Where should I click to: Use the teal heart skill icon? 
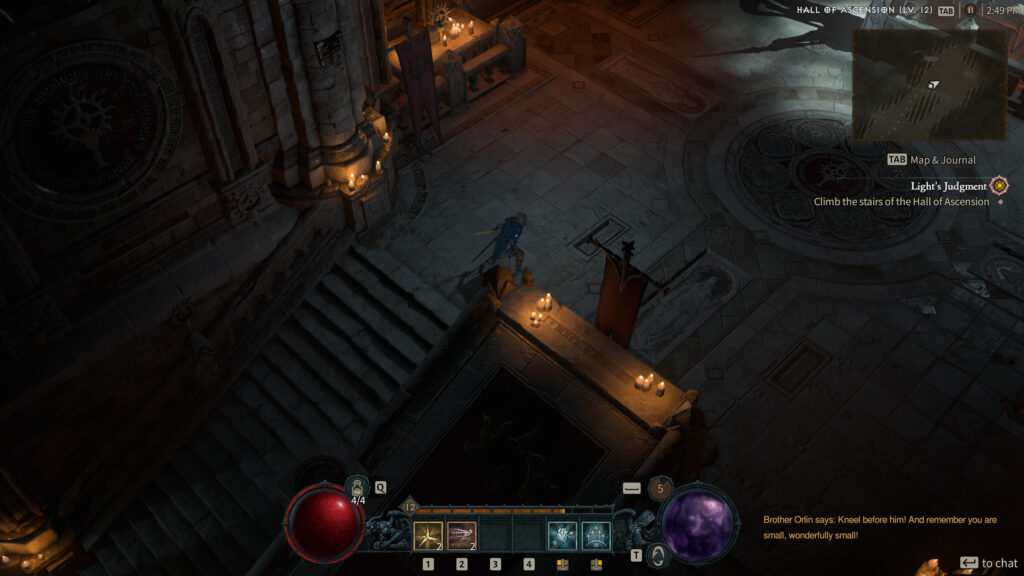click(x=562, y=537)
